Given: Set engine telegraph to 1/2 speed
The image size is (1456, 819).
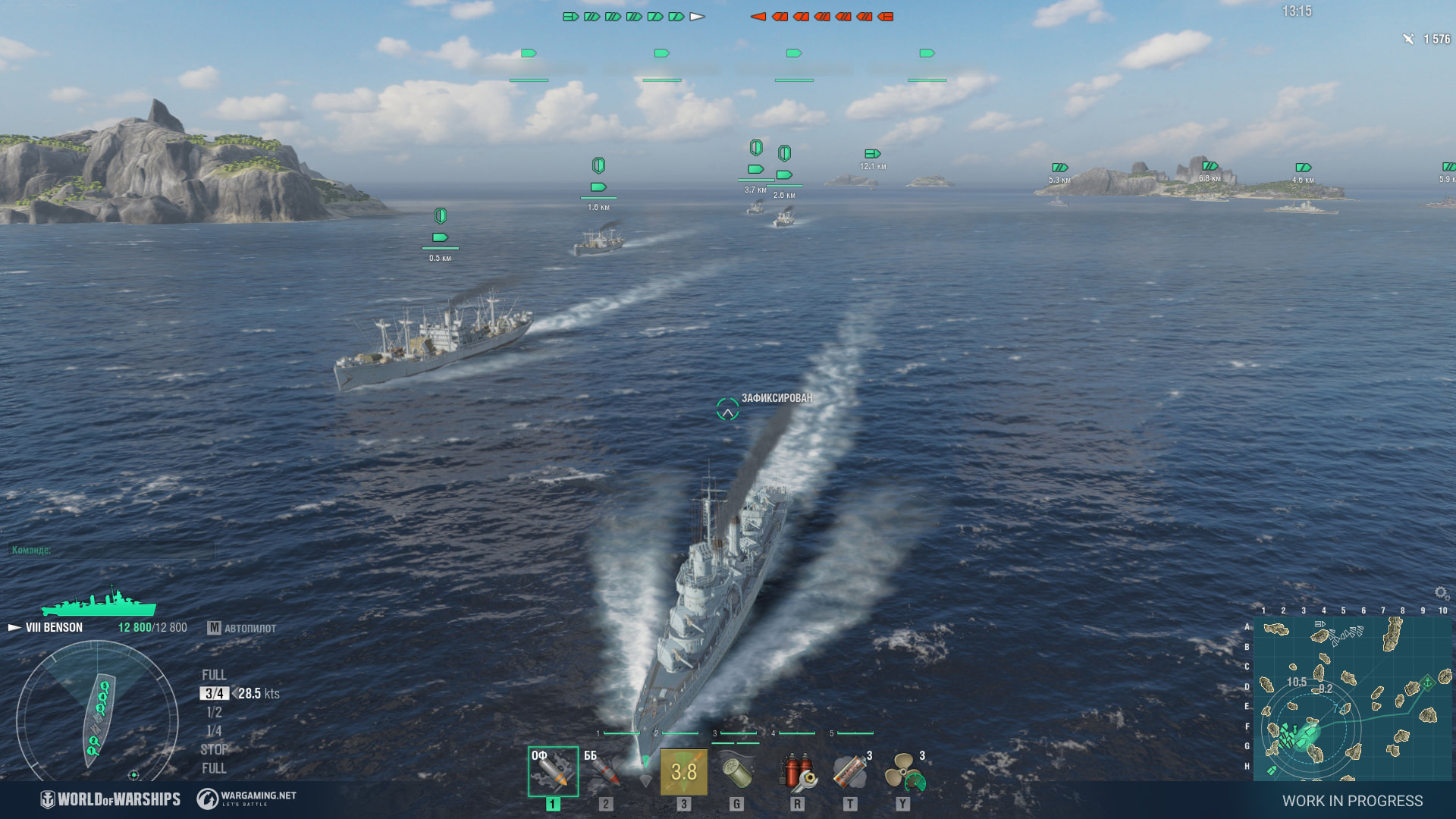Looking at the screenshot, I should pyautogui.click(x=214, y=712).
